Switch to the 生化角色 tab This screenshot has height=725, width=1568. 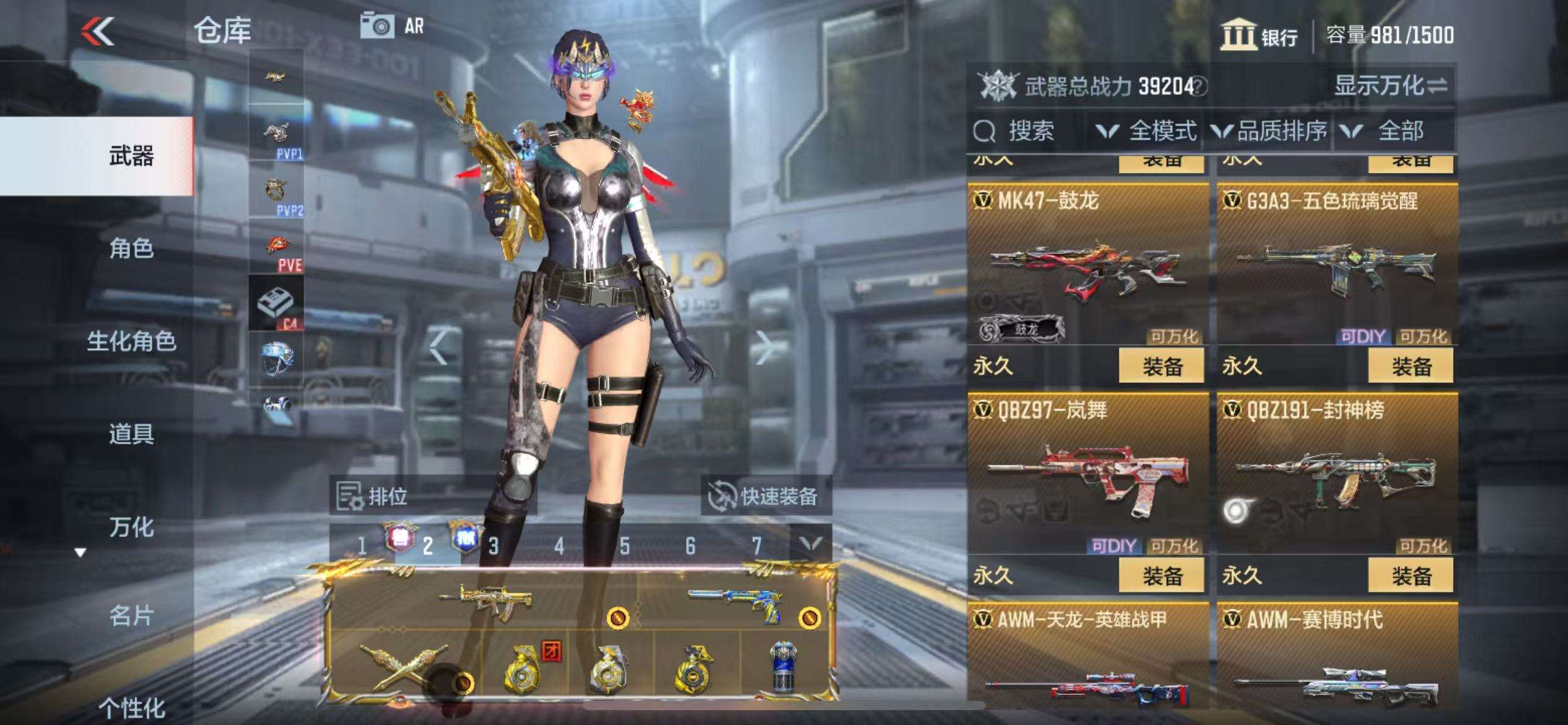tap(131, 341)
